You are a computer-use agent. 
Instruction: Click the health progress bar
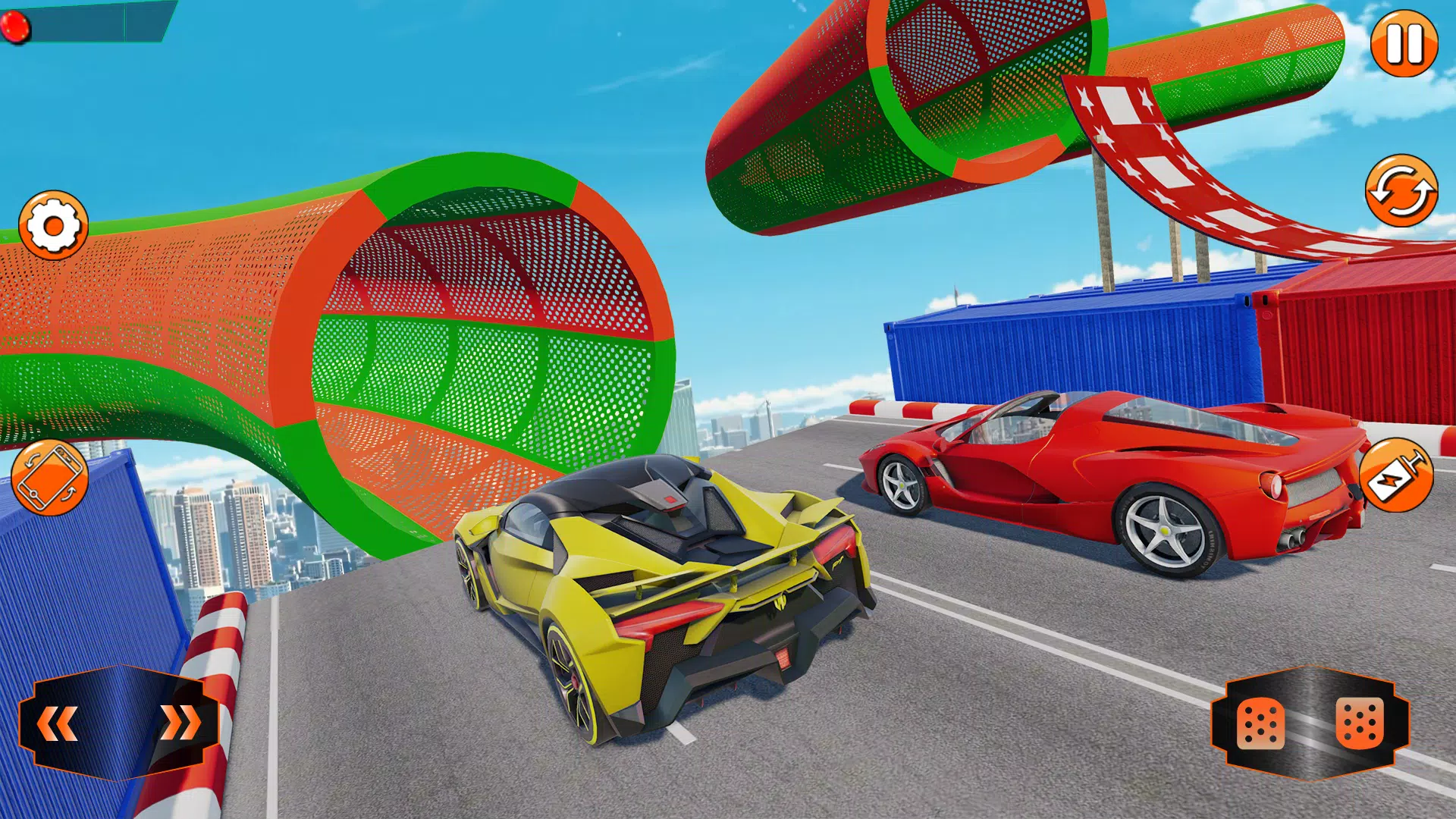[83, 23]
